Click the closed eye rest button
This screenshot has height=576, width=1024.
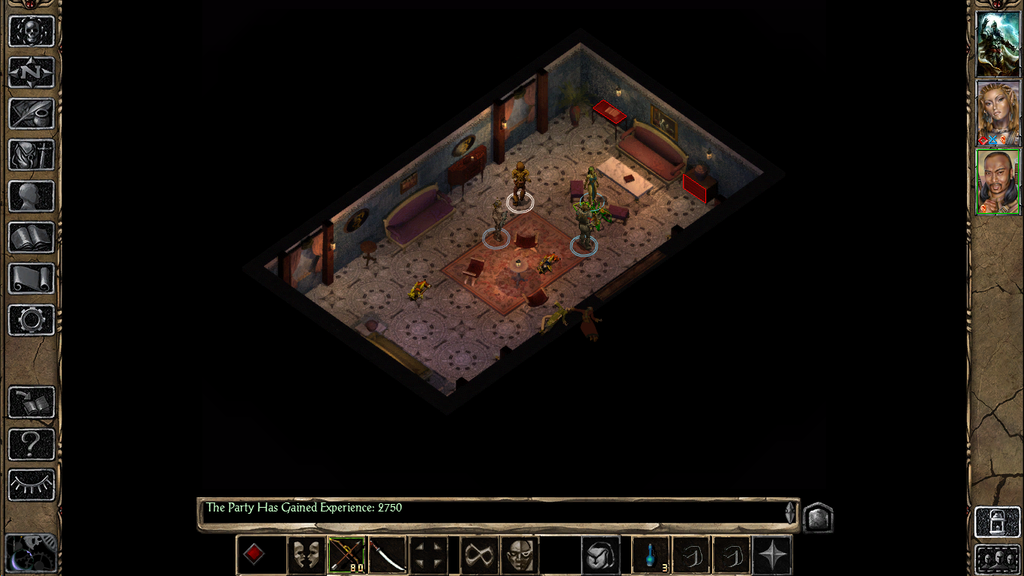click(31, 485)
